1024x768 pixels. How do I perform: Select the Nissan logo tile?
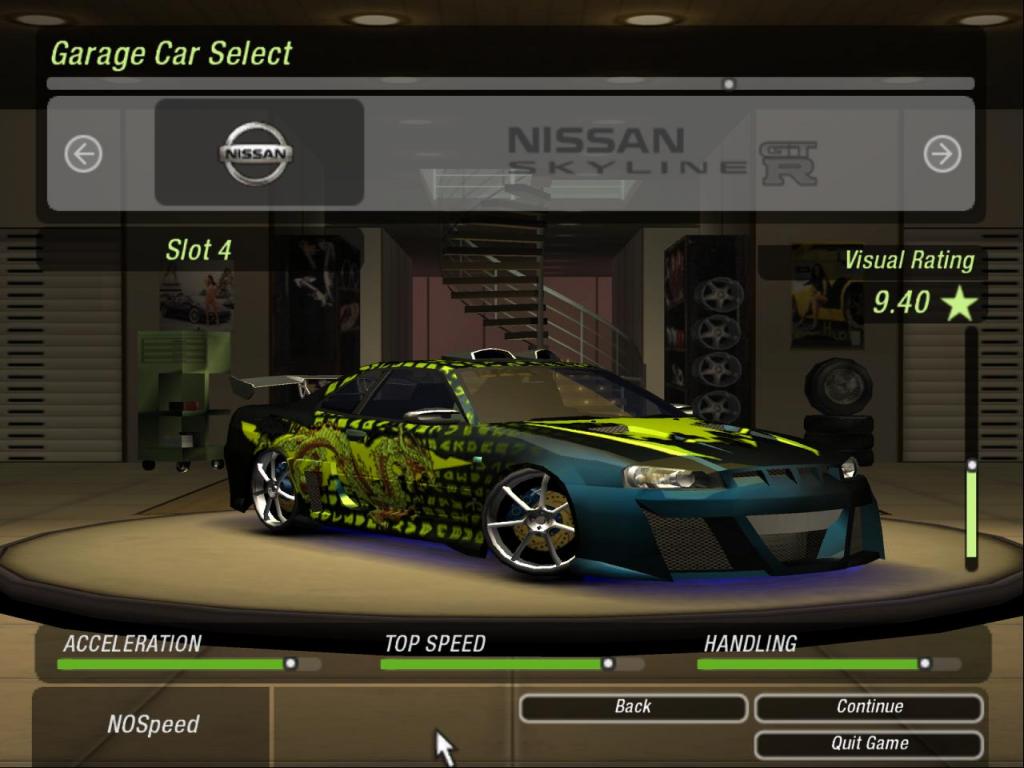pyautogui.click(x=258, y=153)
